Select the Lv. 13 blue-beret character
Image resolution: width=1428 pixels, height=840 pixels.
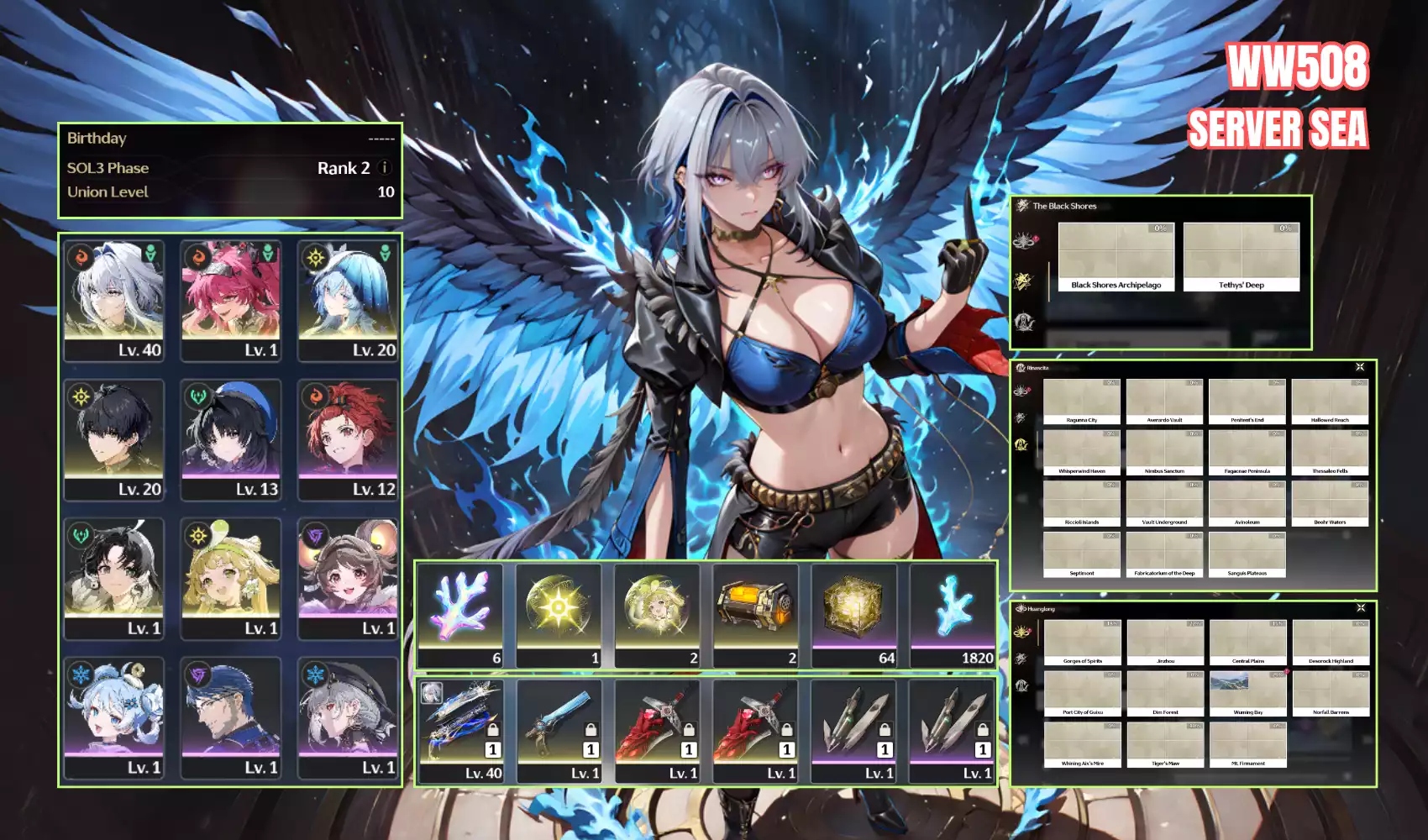(x=231, y=439)
